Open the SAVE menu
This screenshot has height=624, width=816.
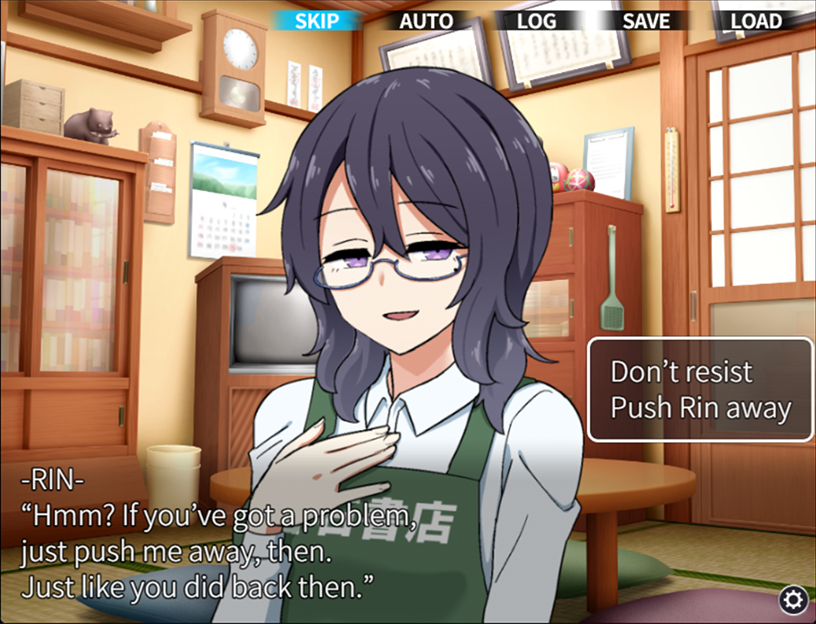(x=646, y=20)
